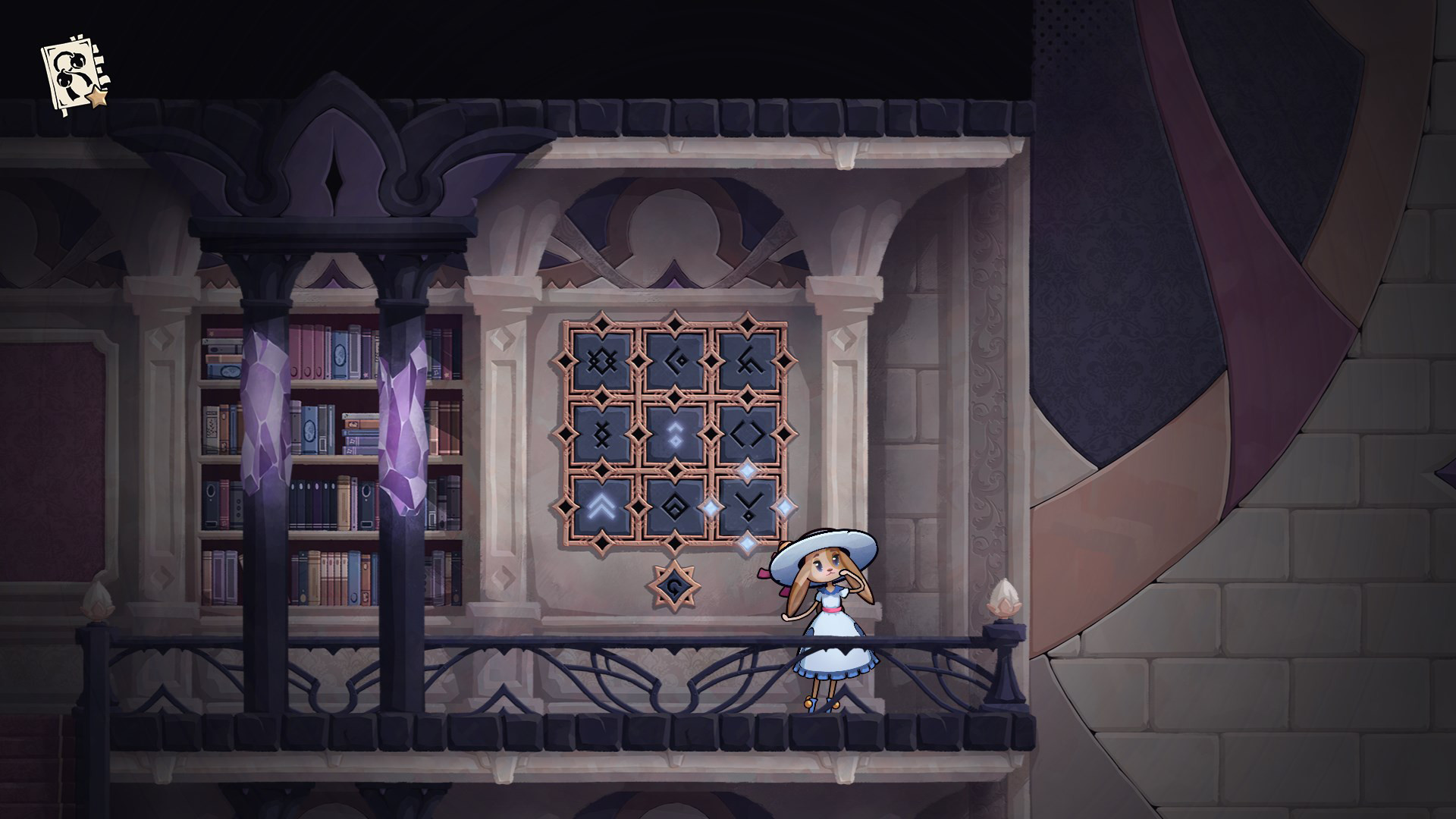
Task: Click the ladder rune in the middle-left cell
Action: pyautogui.click(x=601, y=434)
